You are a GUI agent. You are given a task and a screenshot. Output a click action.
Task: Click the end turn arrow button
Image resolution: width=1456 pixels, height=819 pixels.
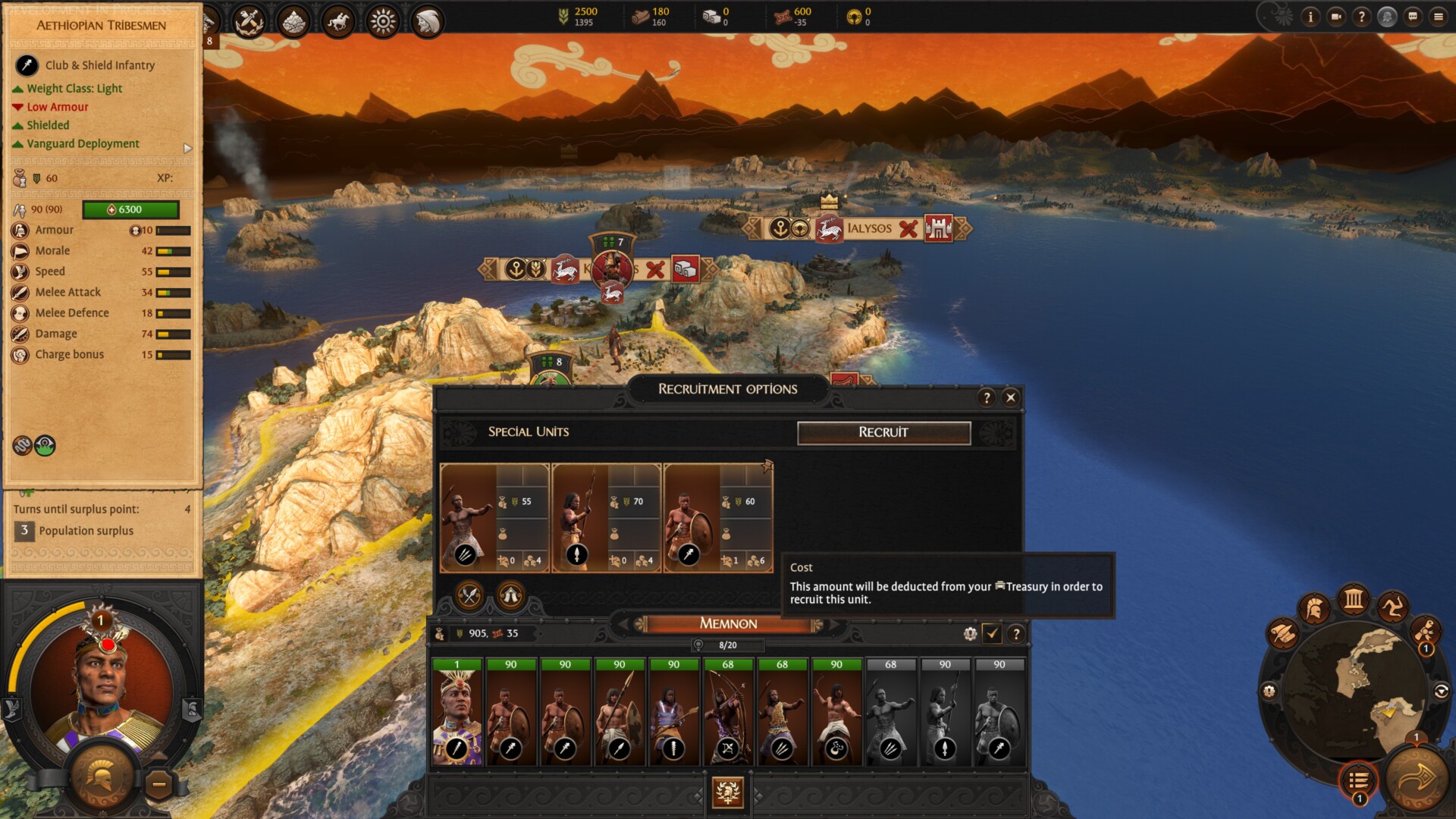click(1415, 778)
